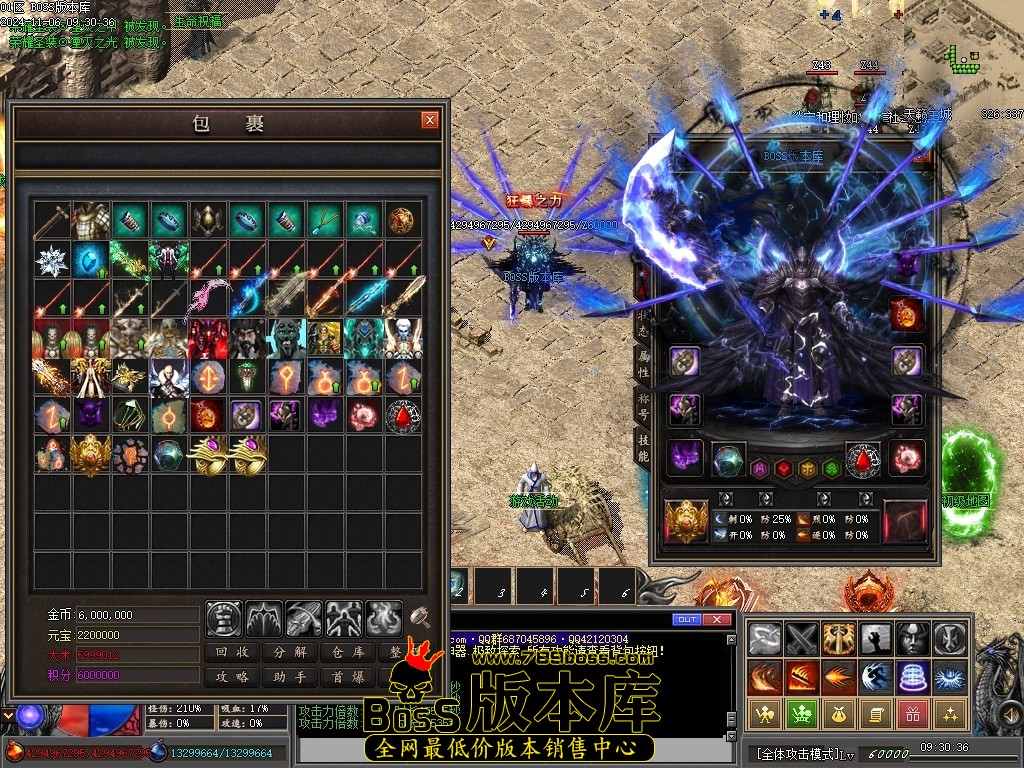Click the hammer icon beside bag buttons
Screen dimensions: 1024x768
tap(420, 618)
